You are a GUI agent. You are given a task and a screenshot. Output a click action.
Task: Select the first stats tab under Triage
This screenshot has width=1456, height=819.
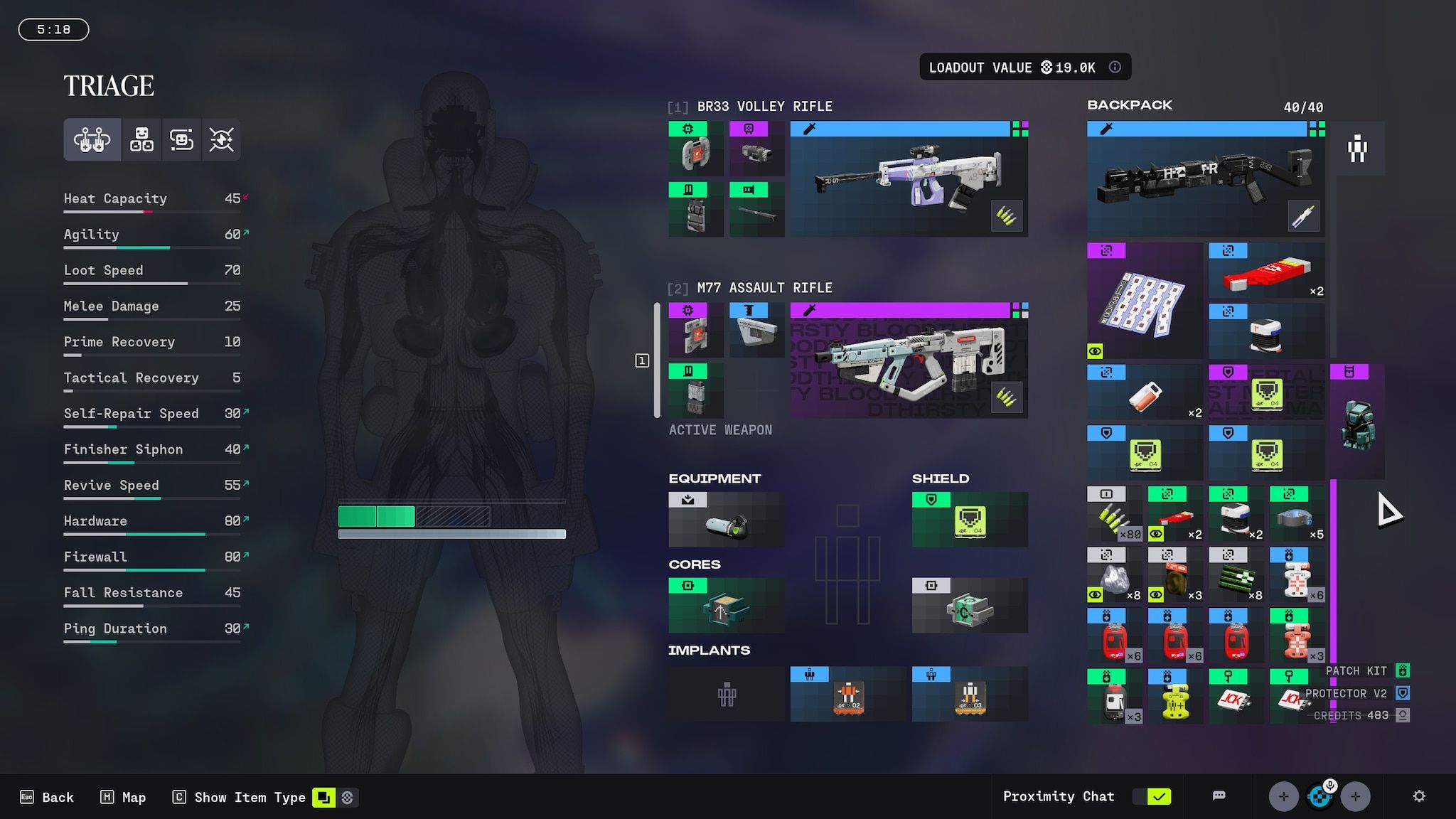(92, 139)
